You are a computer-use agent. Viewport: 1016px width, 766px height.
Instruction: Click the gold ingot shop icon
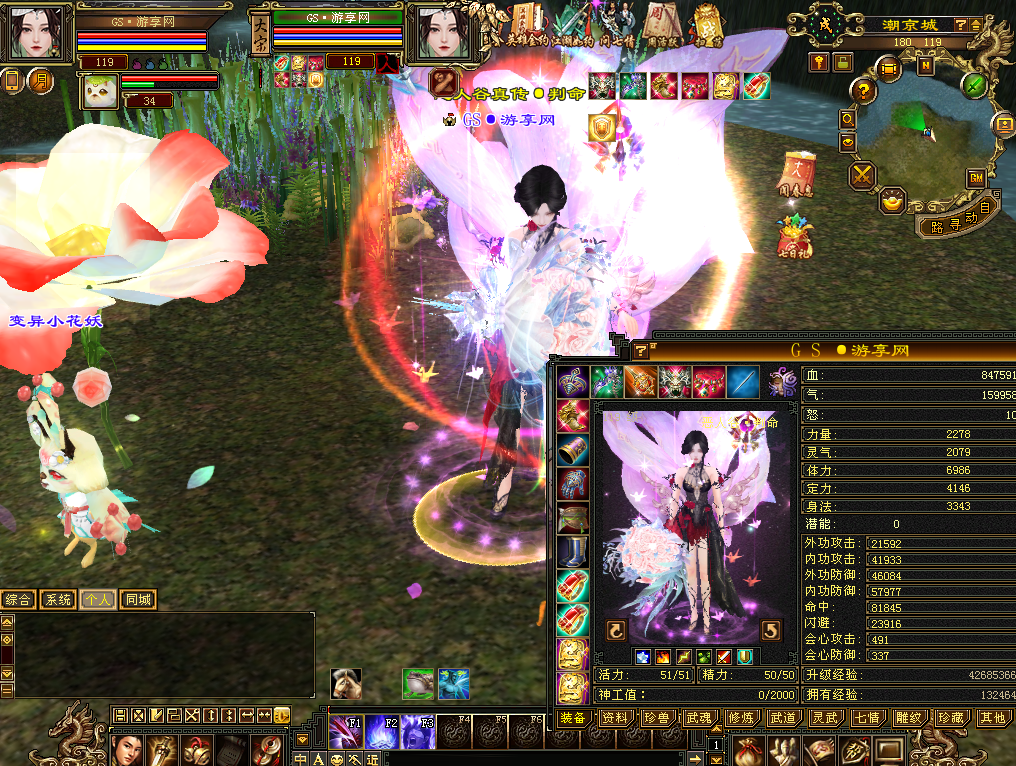[x=893, y=201]
